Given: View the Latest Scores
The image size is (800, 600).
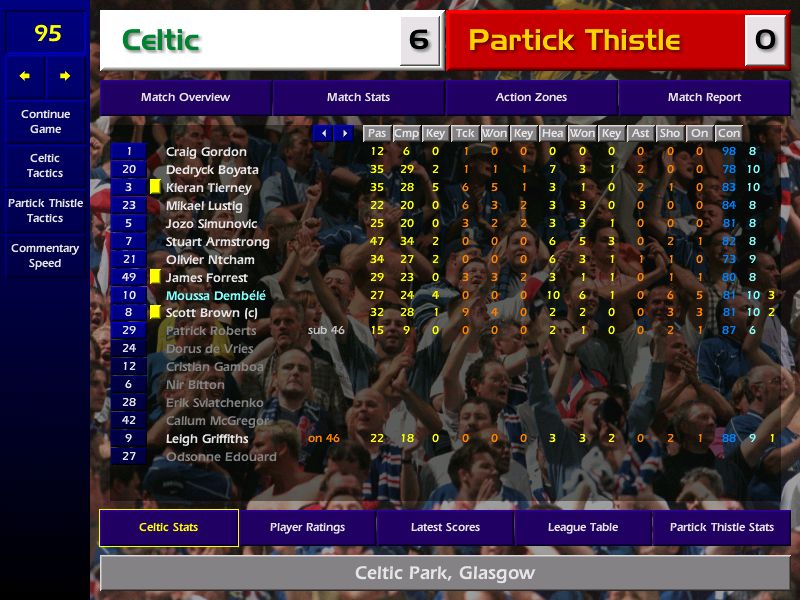Looking at the screenshot, I should coord(445,528).
